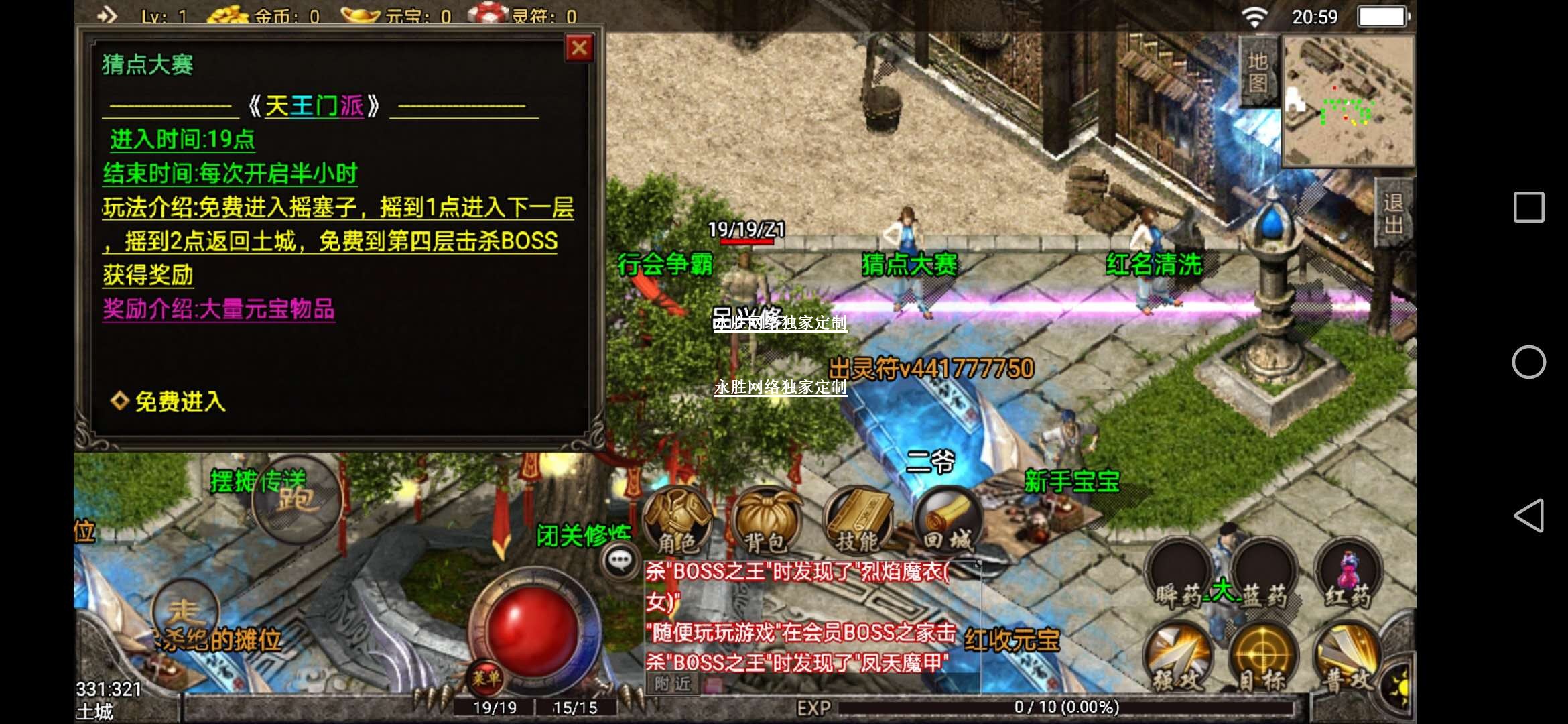The image size is (1568, 724).
Task: Click the minimap thumbnail
Action: [1348, 101]
